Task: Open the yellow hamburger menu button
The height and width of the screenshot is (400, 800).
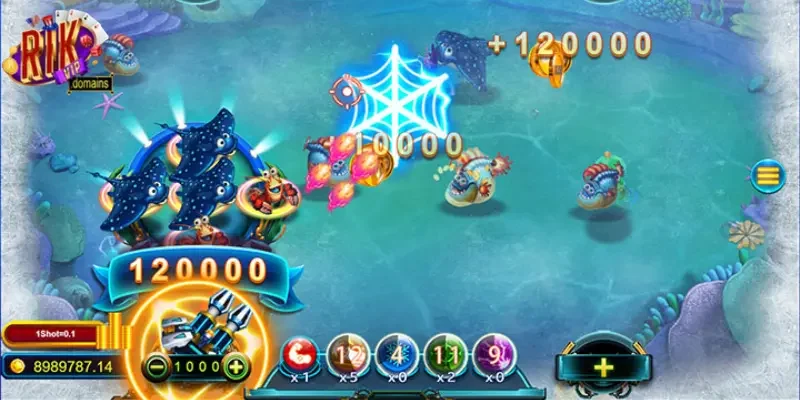Action: coord(768,177)
